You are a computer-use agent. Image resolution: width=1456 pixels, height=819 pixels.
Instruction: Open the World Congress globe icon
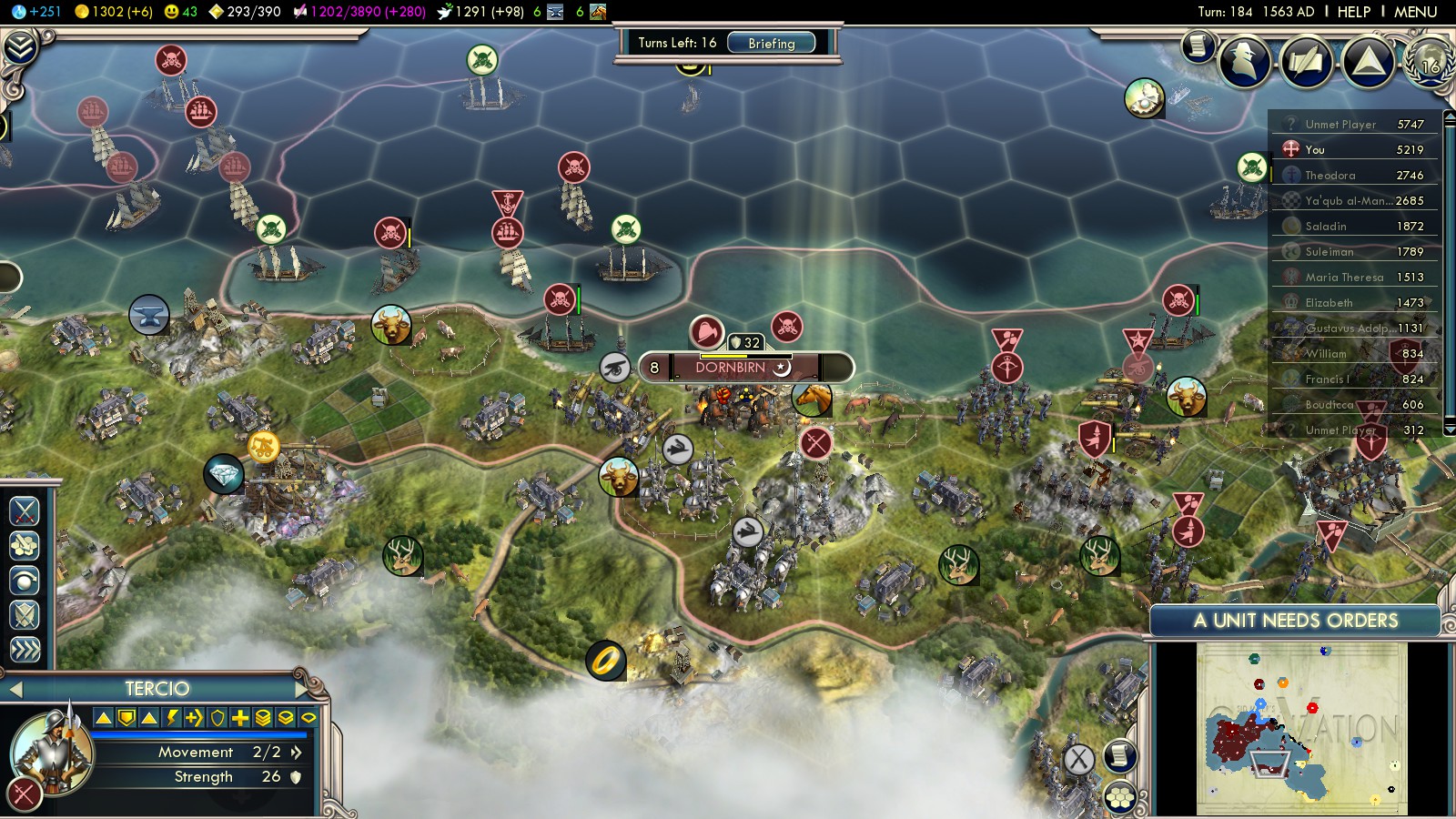pos(1430,61)
